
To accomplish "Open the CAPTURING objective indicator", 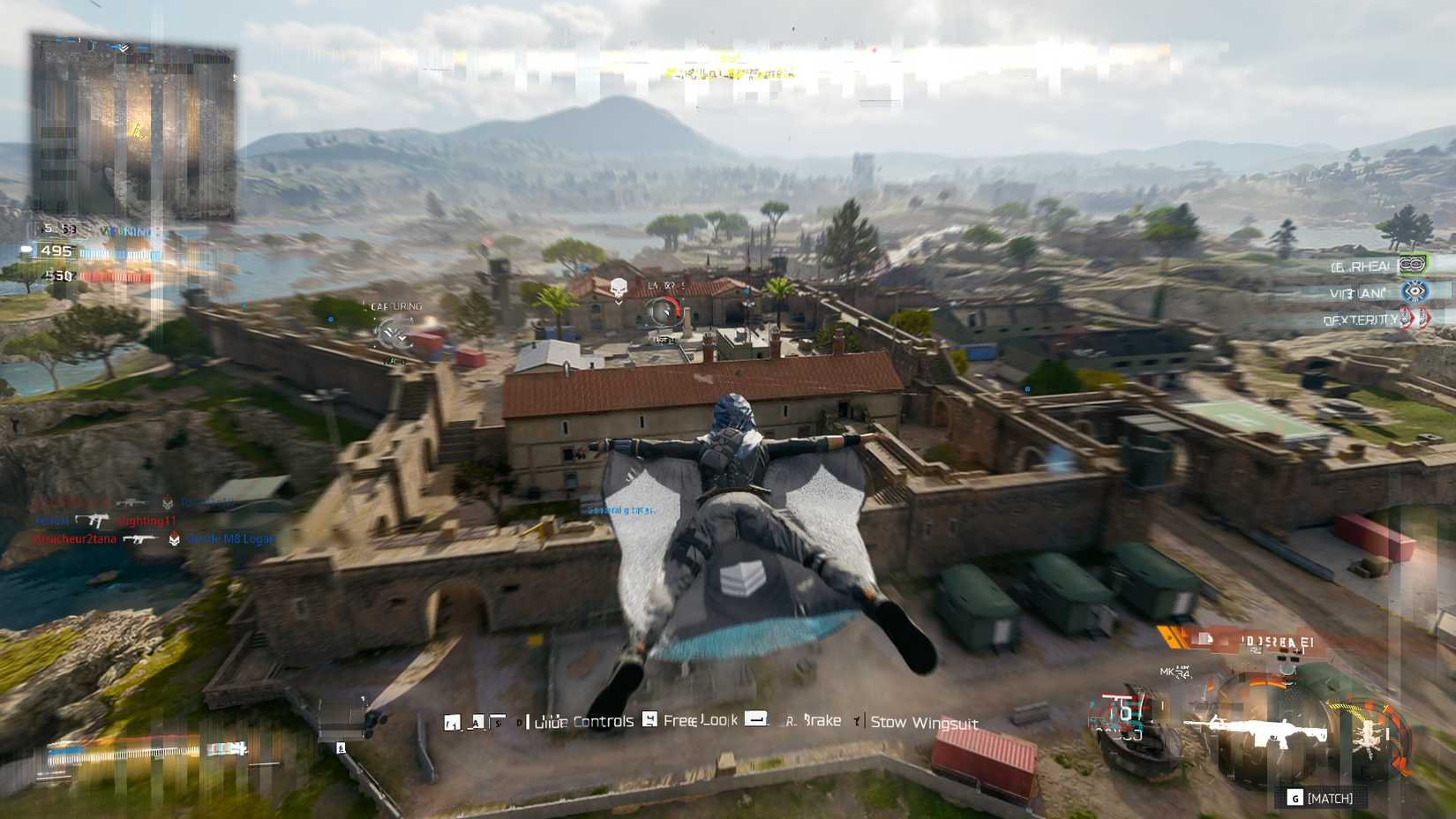I will coord(395,305).
